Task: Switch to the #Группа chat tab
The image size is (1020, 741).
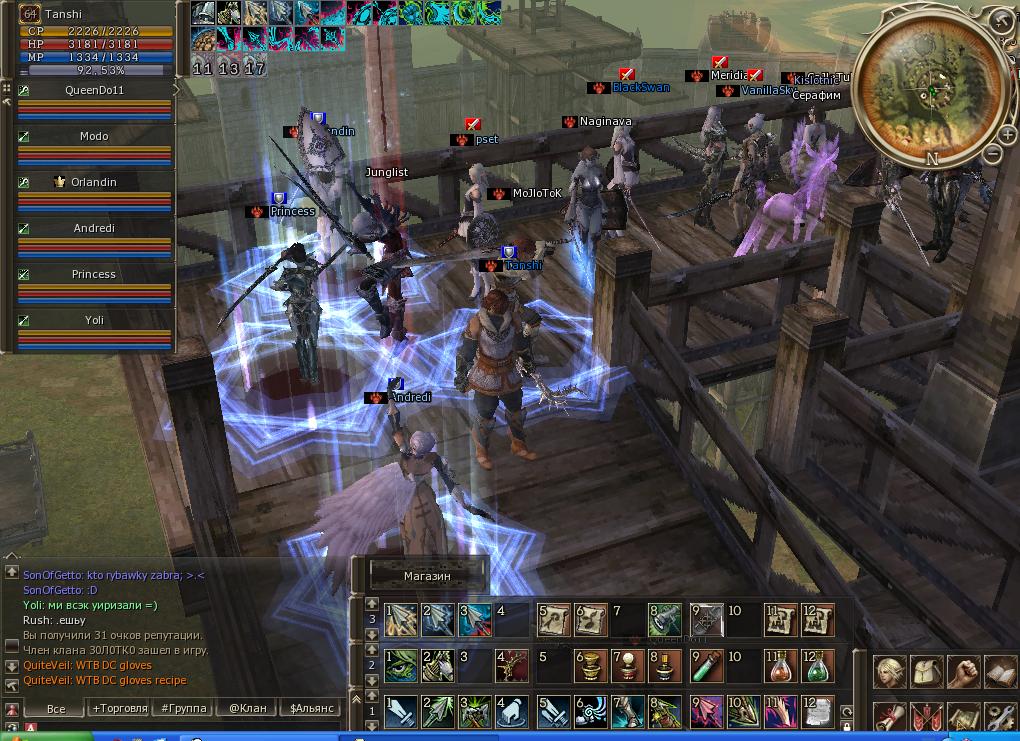Action: [183, 708]
